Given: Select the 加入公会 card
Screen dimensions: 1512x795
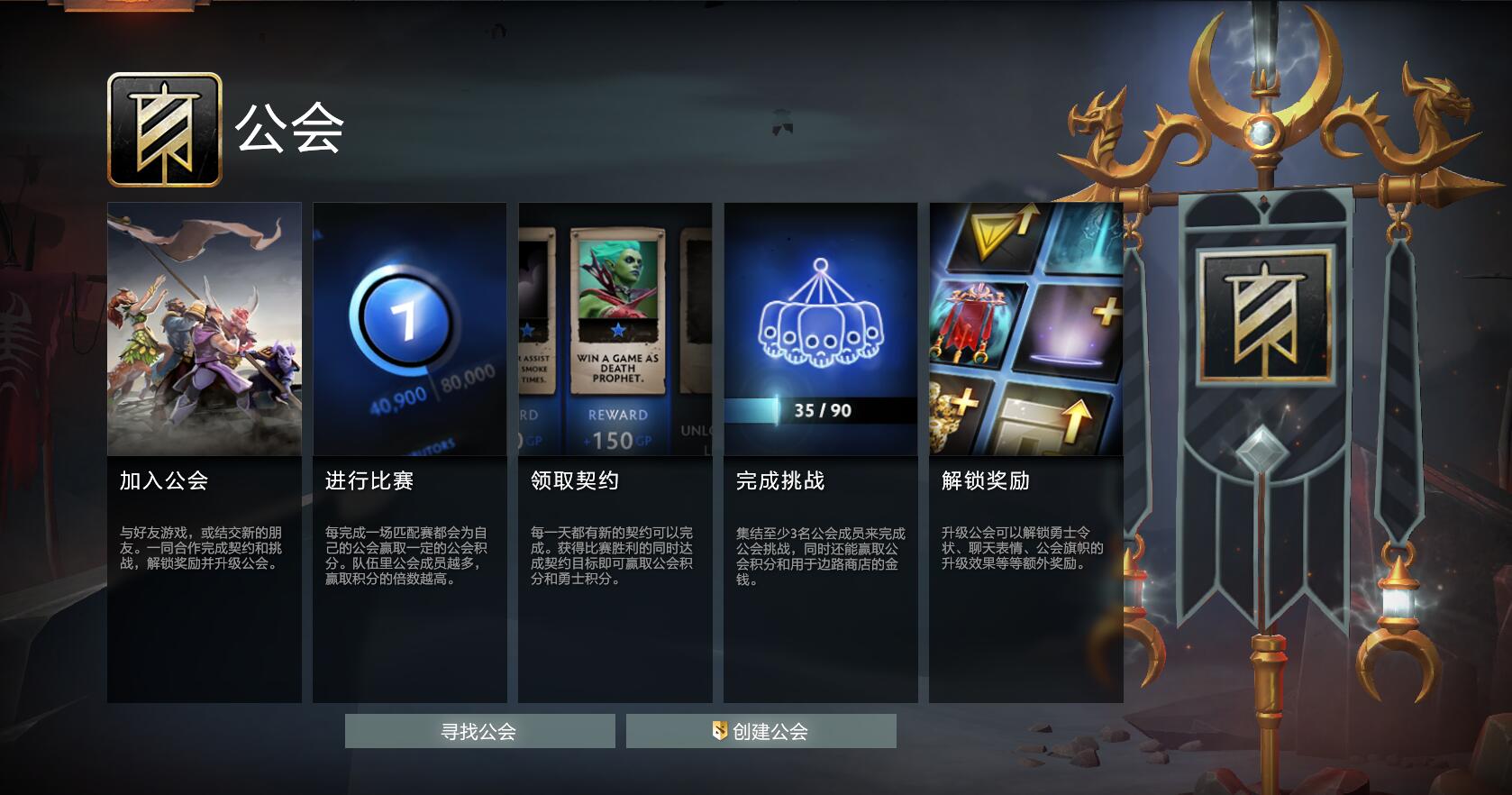Looking at the screenshot, I should pyautogui.click(x=205, y=451).
